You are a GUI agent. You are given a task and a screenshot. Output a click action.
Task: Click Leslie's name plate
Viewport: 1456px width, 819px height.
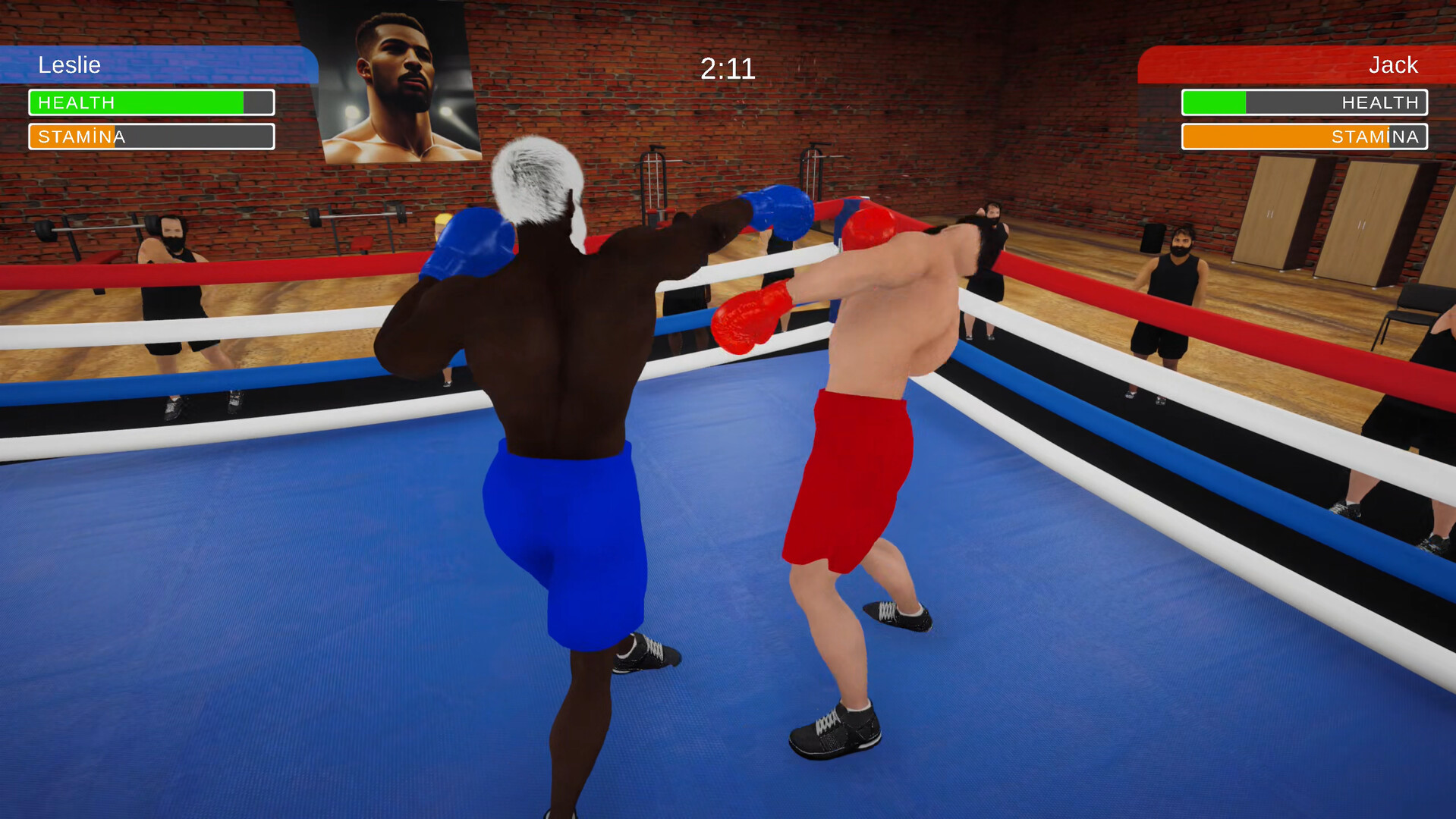70,65
